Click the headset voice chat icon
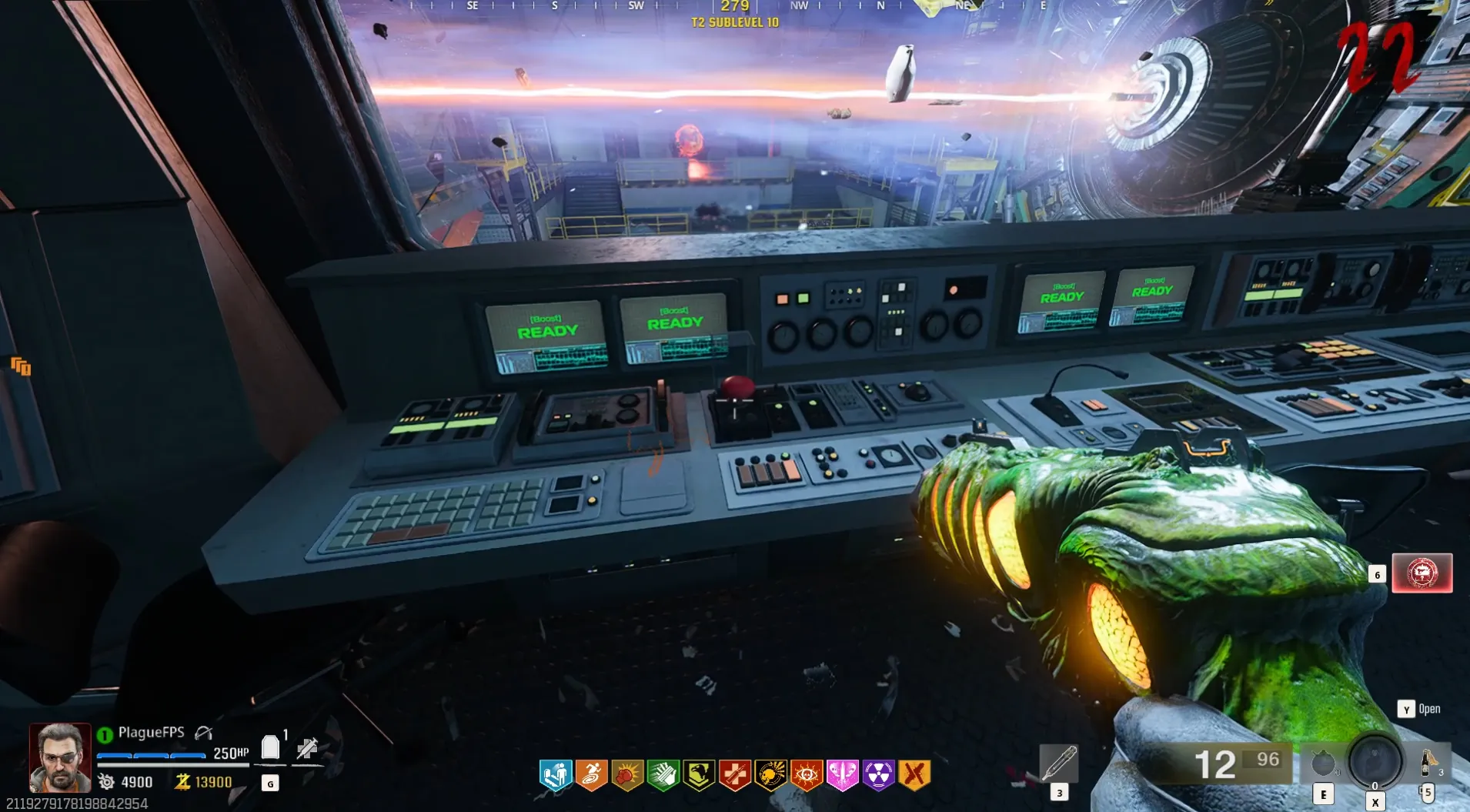 point(203,732)
